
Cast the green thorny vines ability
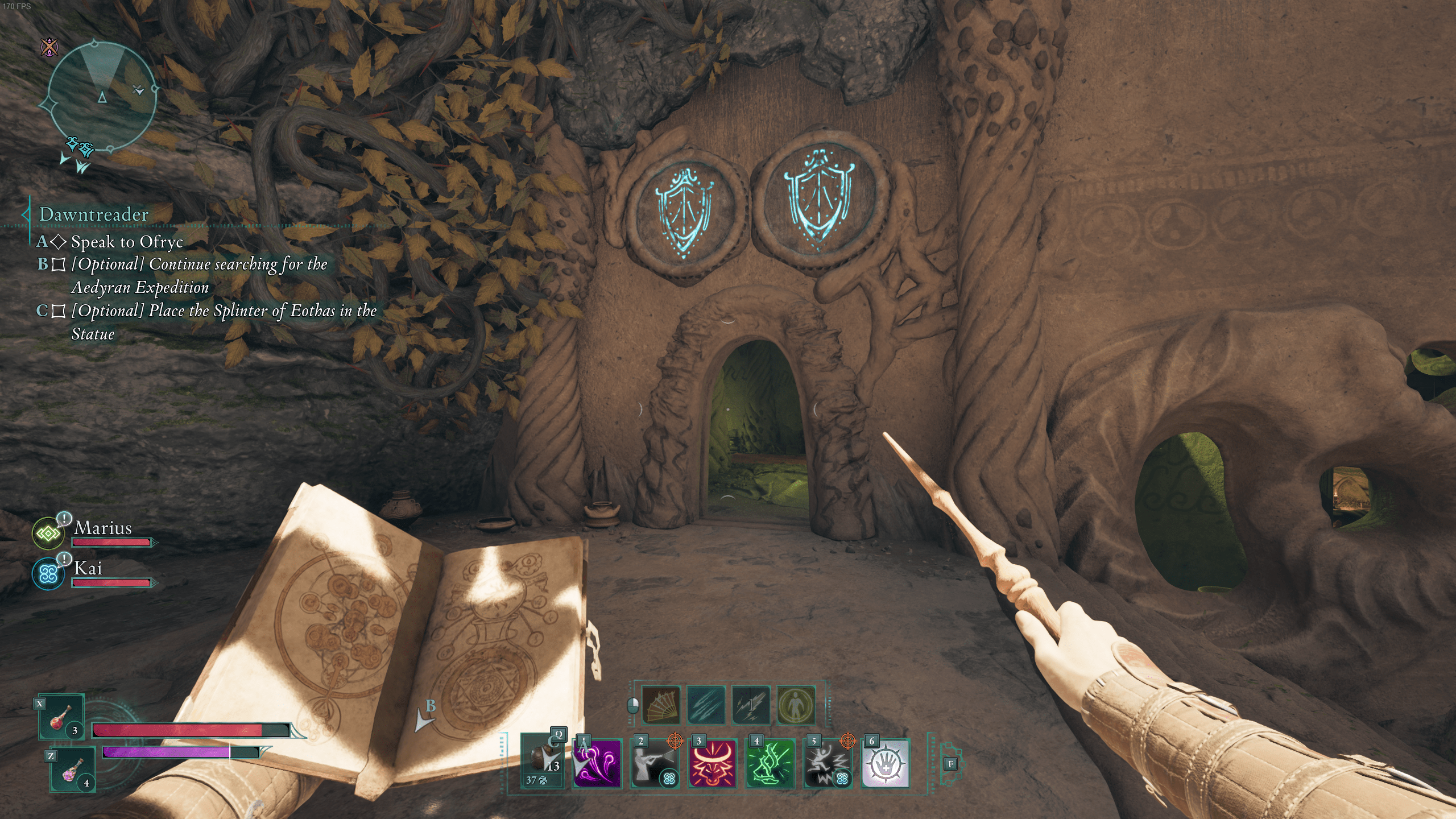(770, 764)
